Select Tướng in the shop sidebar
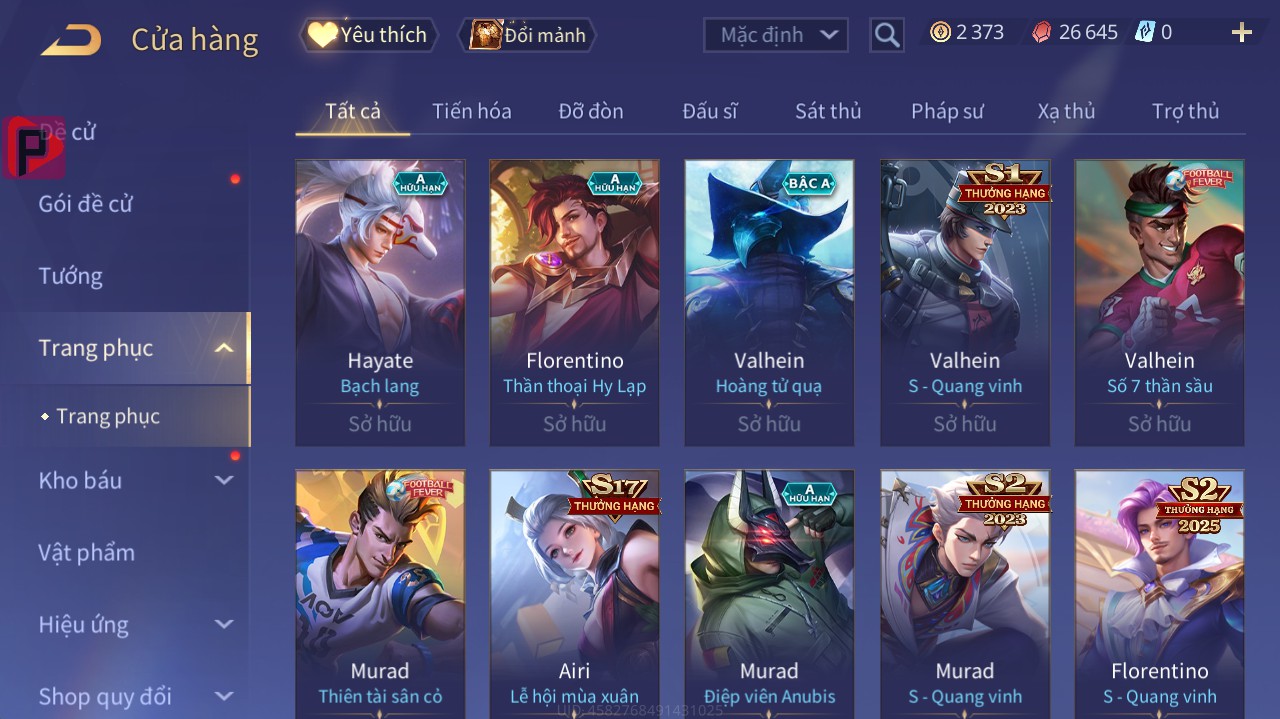1280x719 pixels. pos(71,276)
